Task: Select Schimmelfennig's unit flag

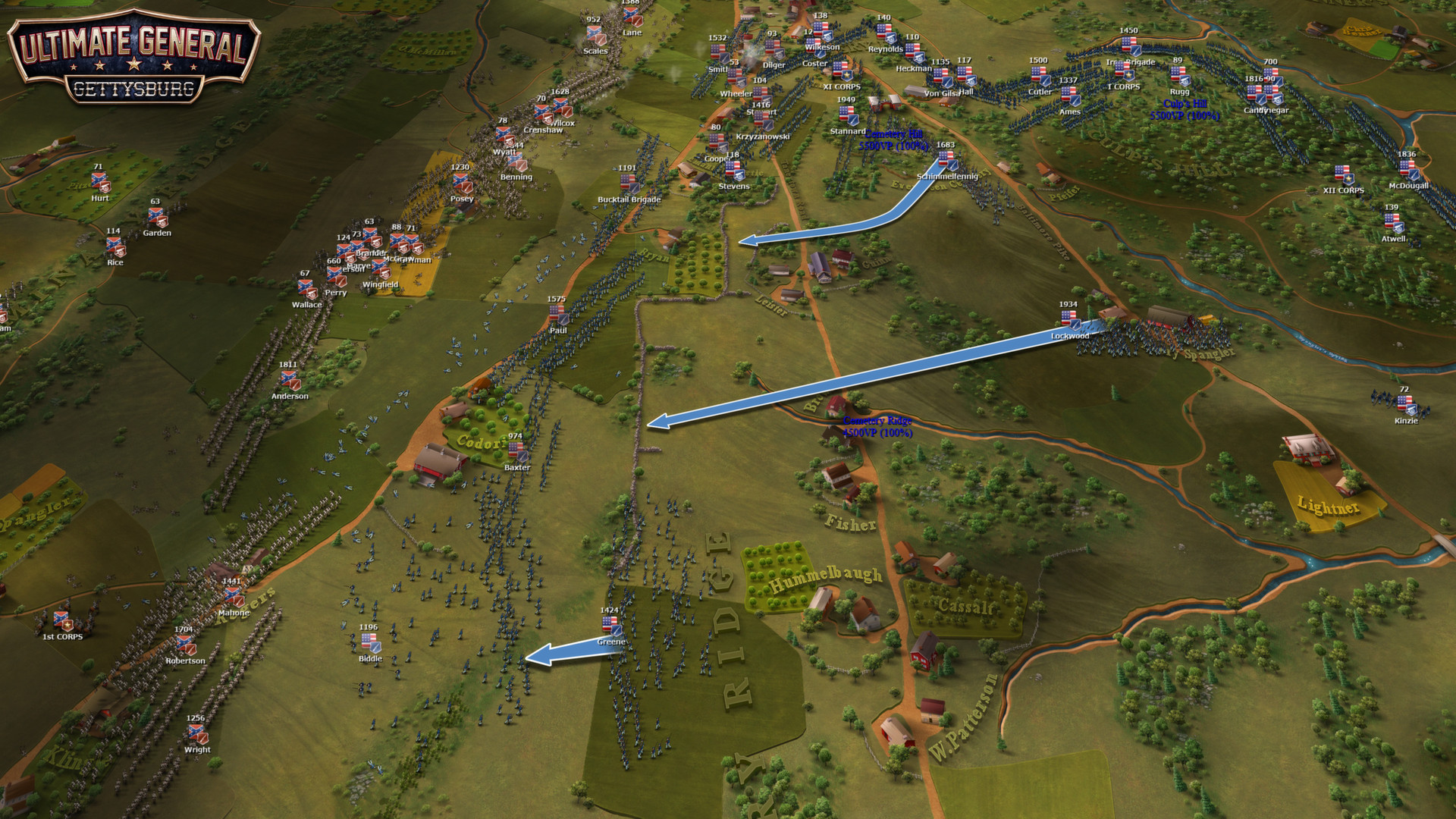Action: tap(947, 160)
